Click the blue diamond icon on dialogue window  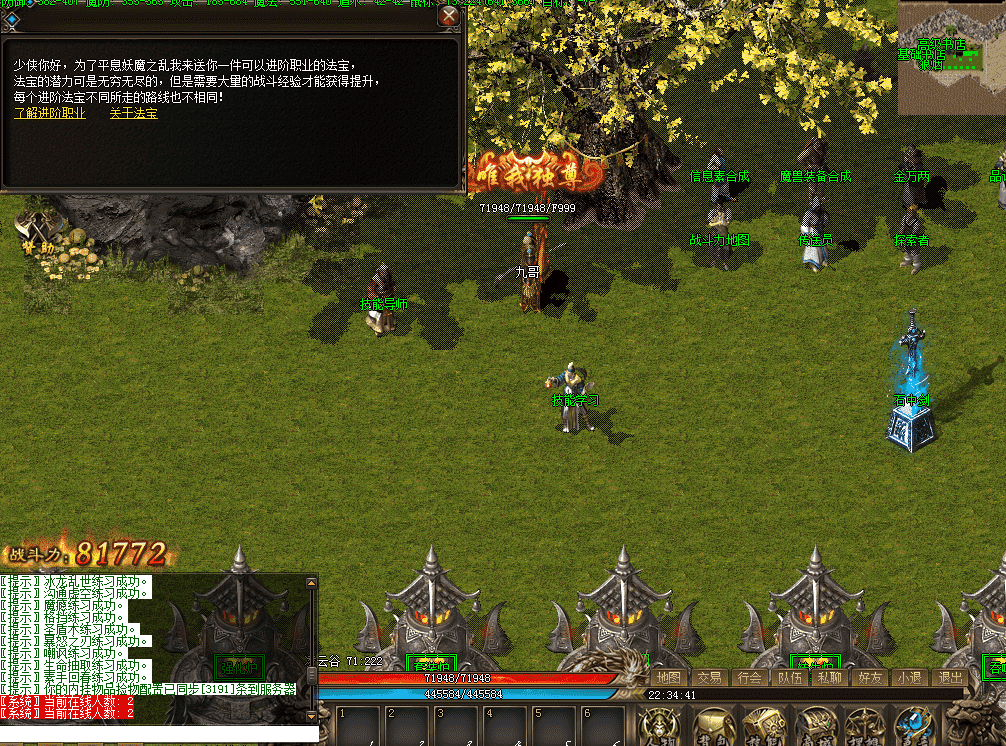click(x=12, y=16)
